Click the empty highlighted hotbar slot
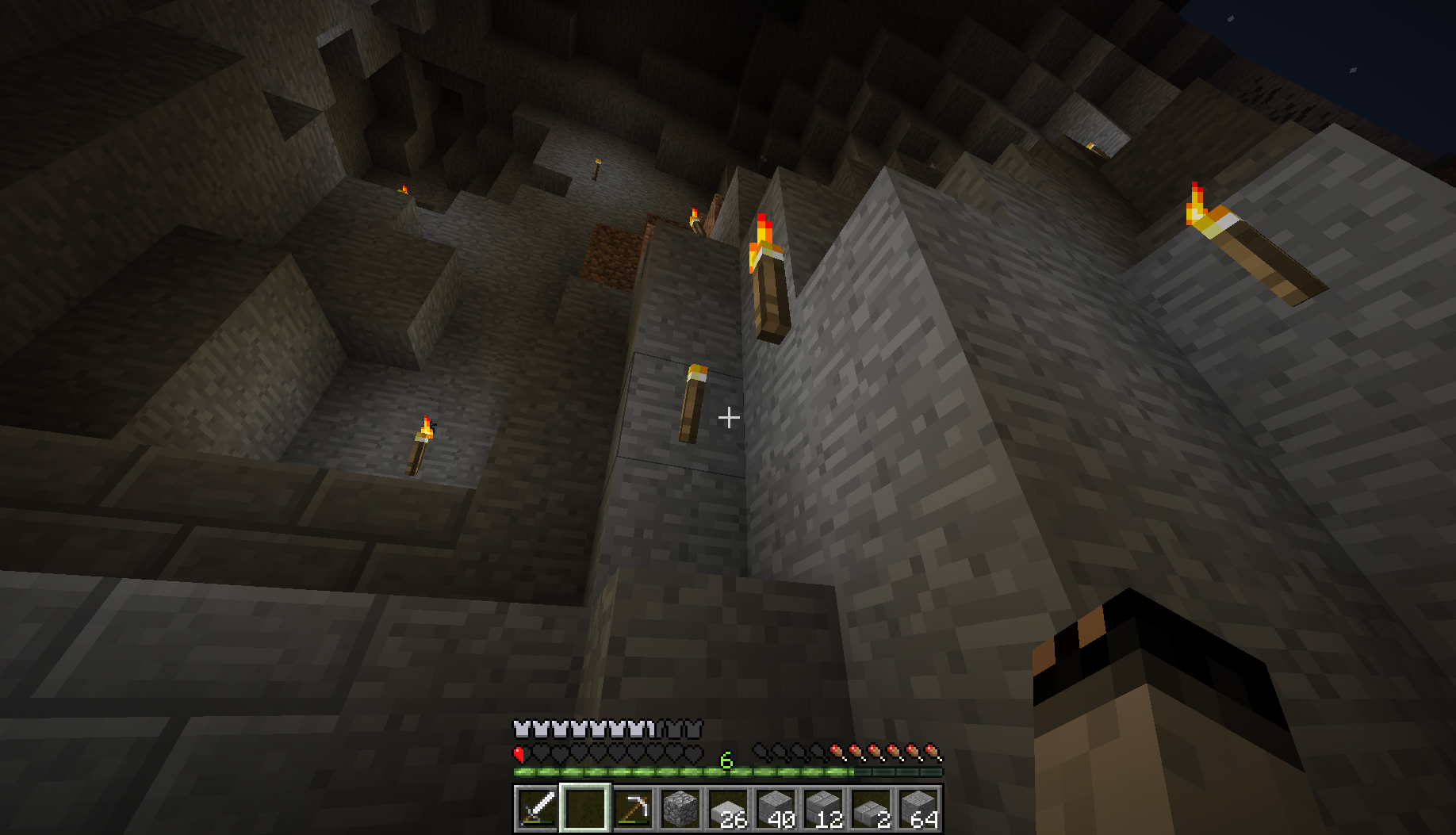This screenshot has width=1456, height=835. [584, 808]
